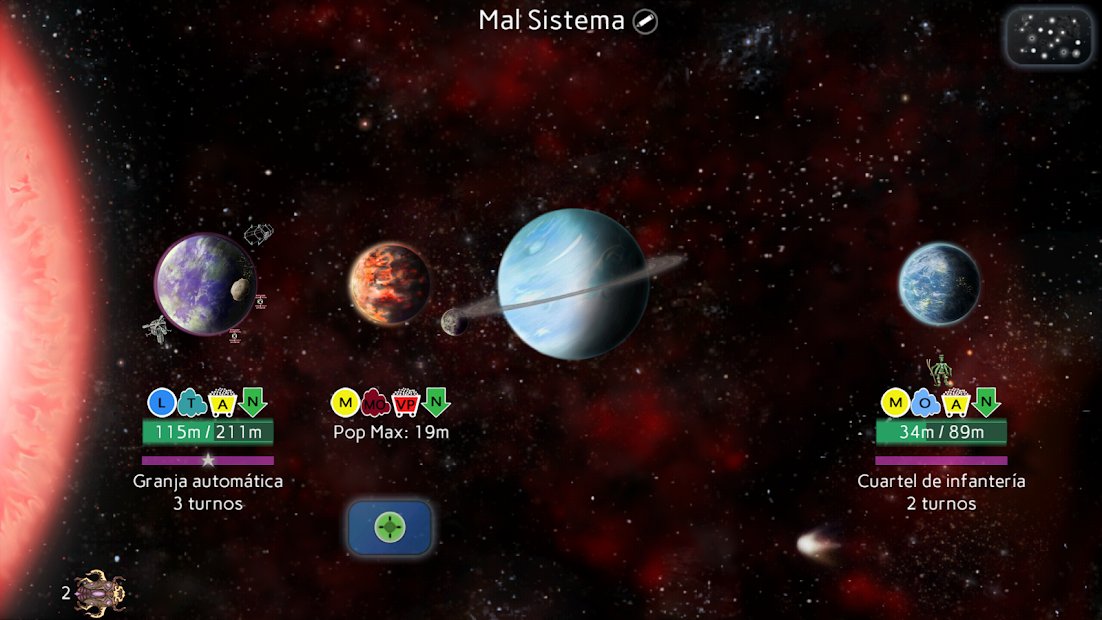Open the Granja automática build queue

tap(208, 491)
